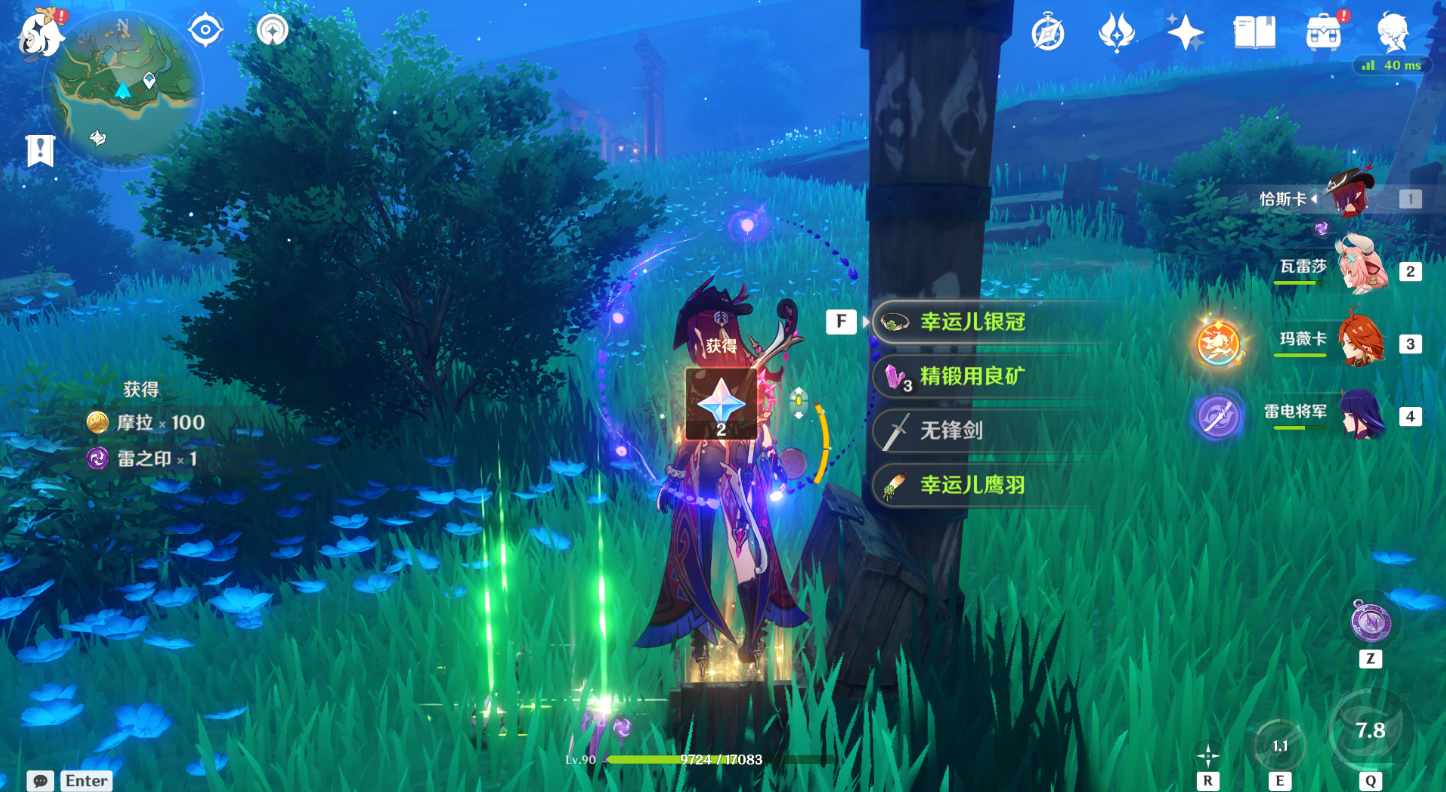Open the Adventurer Handbook book icon
The width and height of the screenshot is (1446, 792).
click(1254, 33)
